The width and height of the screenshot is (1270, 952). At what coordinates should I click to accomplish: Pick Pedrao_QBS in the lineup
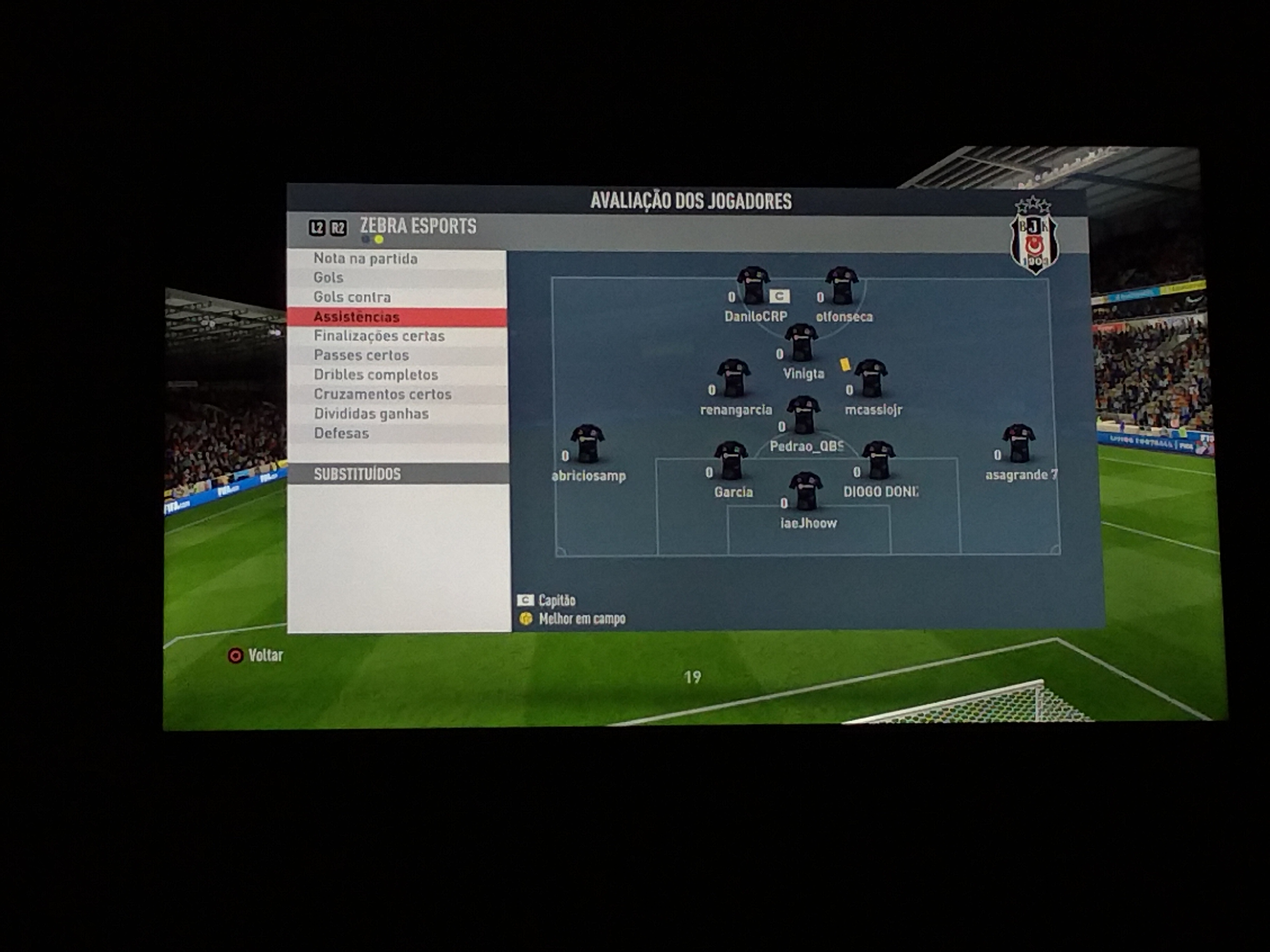point(803,414)
